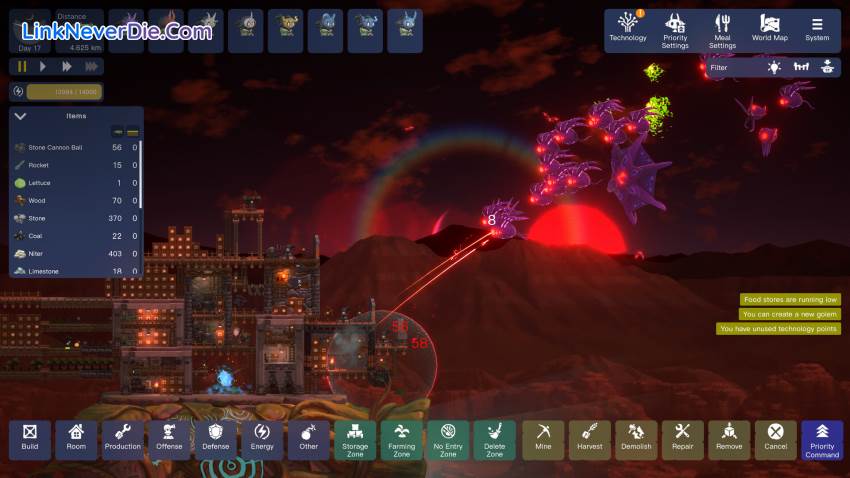Toggle the lightbulb filter
Image resolution: width=850 pixels, height=478 pixels.
point(773,68)
